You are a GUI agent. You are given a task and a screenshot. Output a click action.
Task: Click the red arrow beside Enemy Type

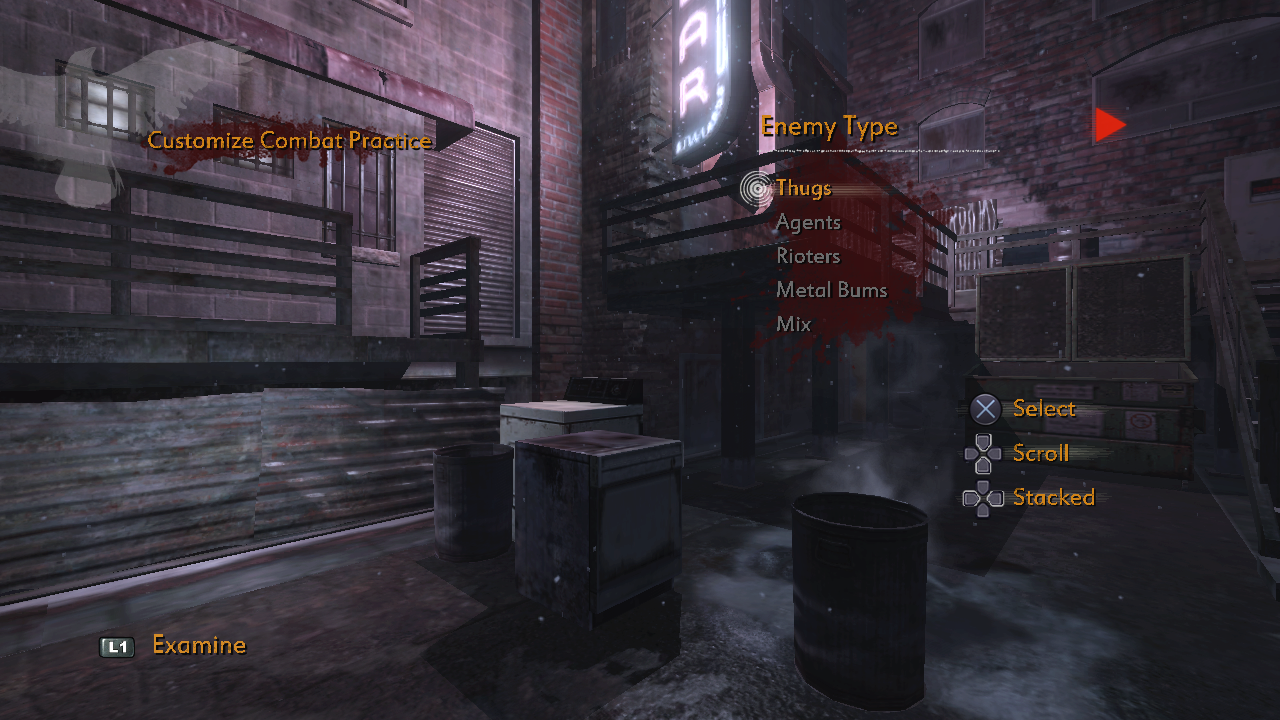[1108, 125]
